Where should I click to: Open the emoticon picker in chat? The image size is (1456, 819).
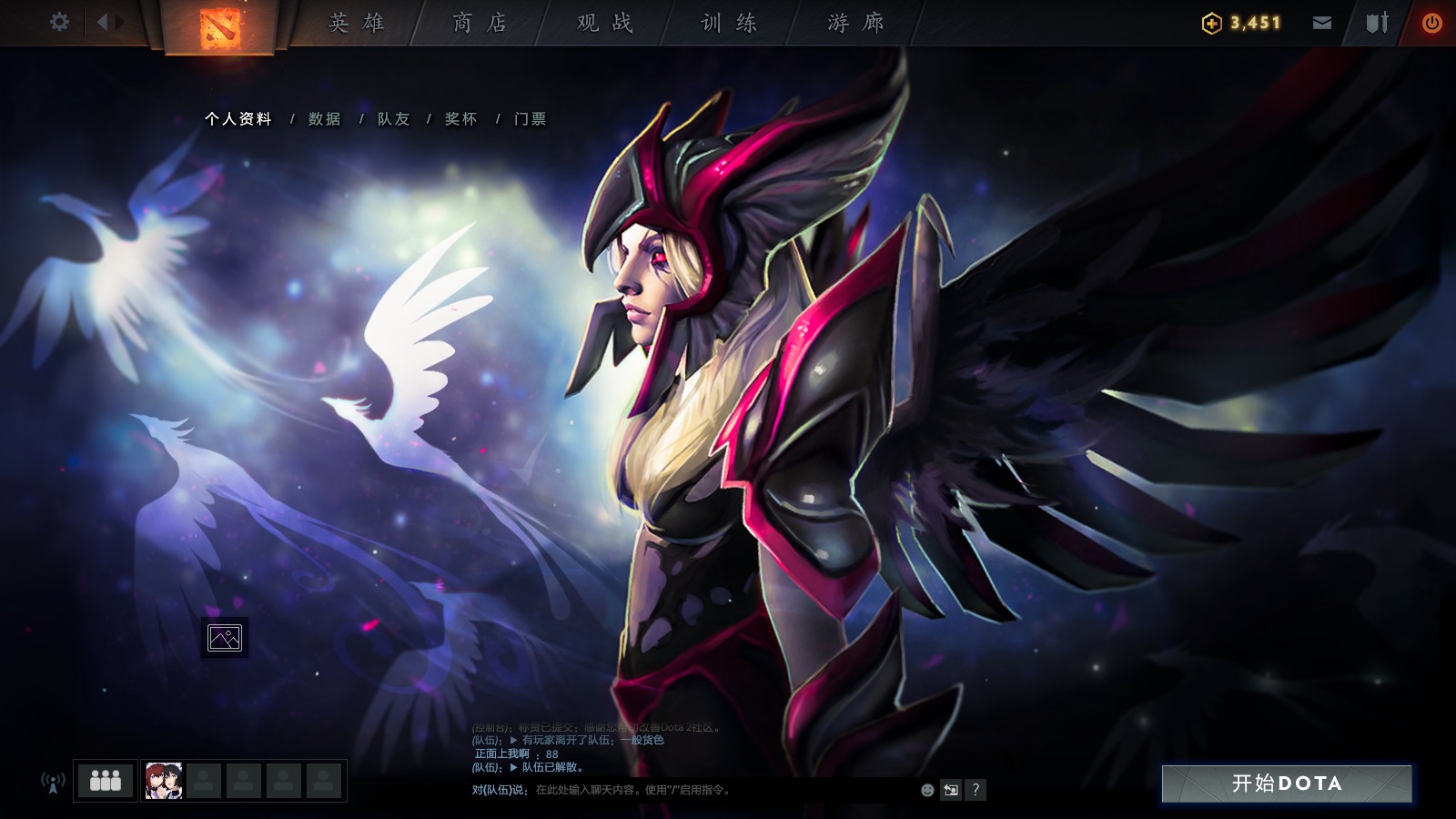(925, 791)
